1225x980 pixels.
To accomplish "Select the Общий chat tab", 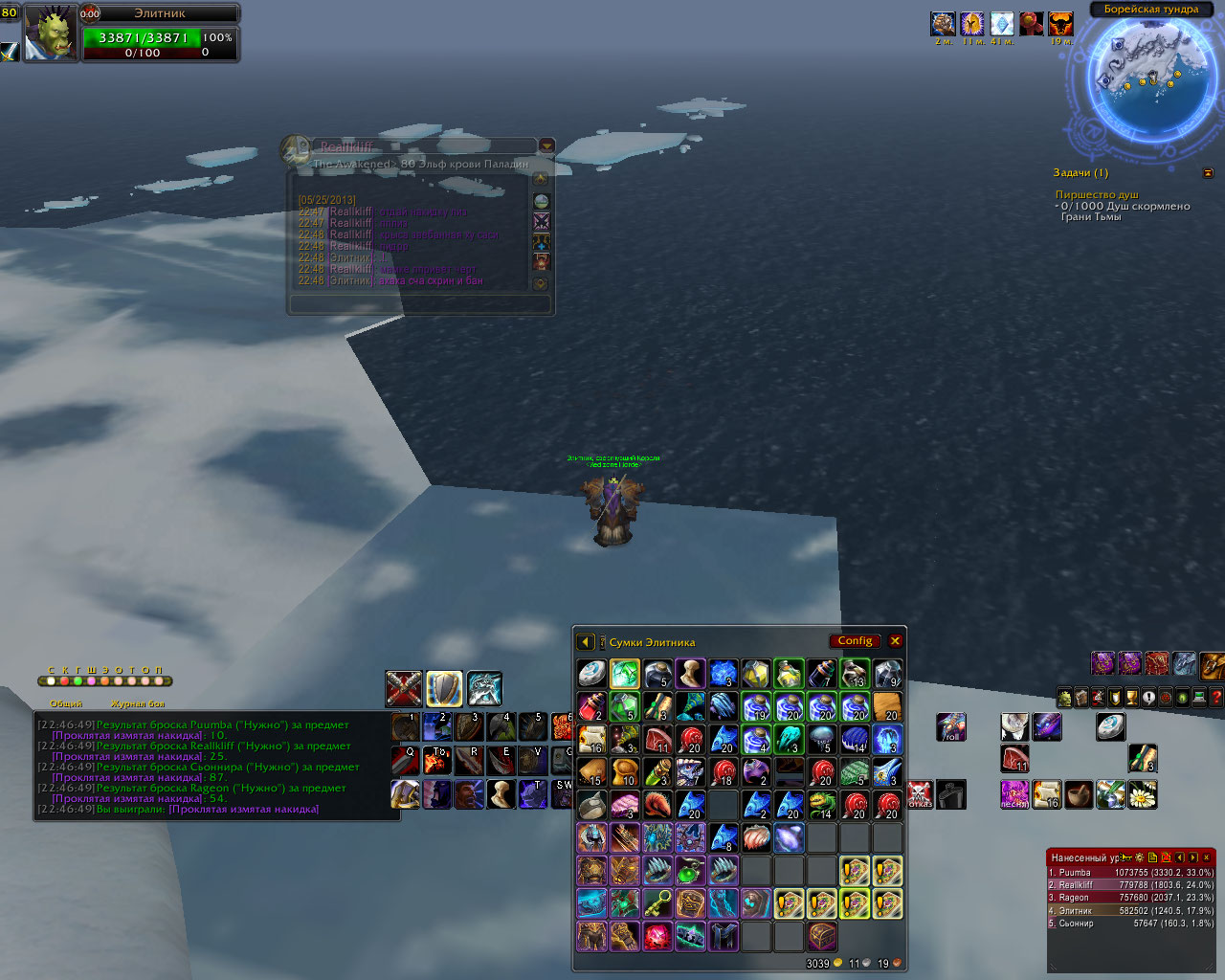I will 66,703.
